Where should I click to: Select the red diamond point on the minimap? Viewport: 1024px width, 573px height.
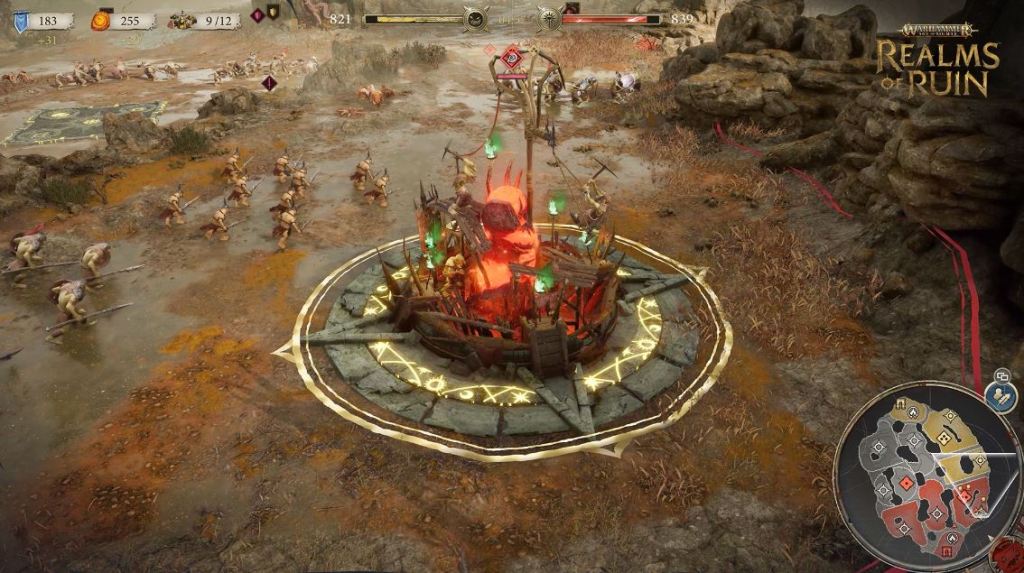(904, 482)
